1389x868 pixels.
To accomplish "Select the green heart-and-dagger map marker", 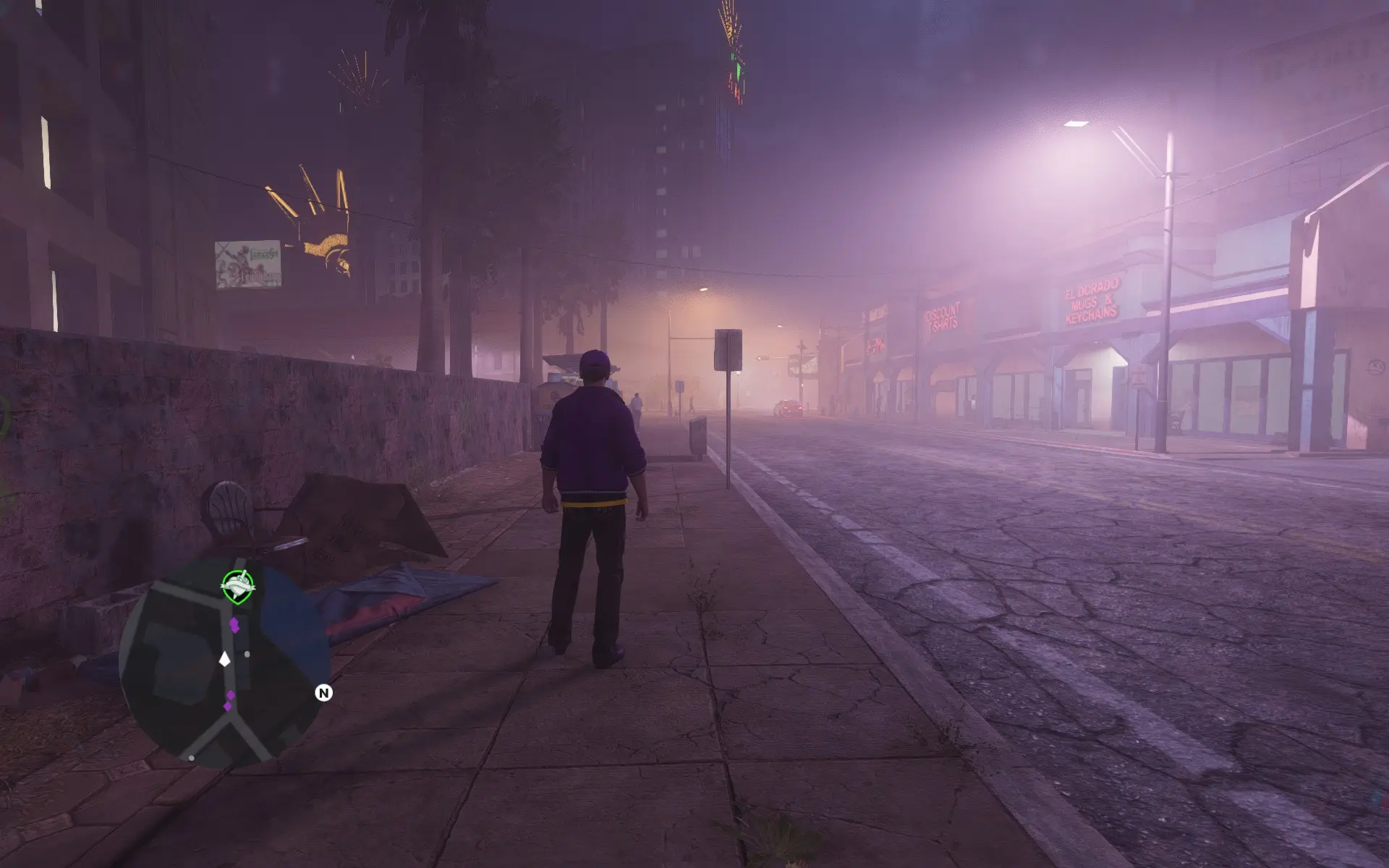I will pos(237,586).
